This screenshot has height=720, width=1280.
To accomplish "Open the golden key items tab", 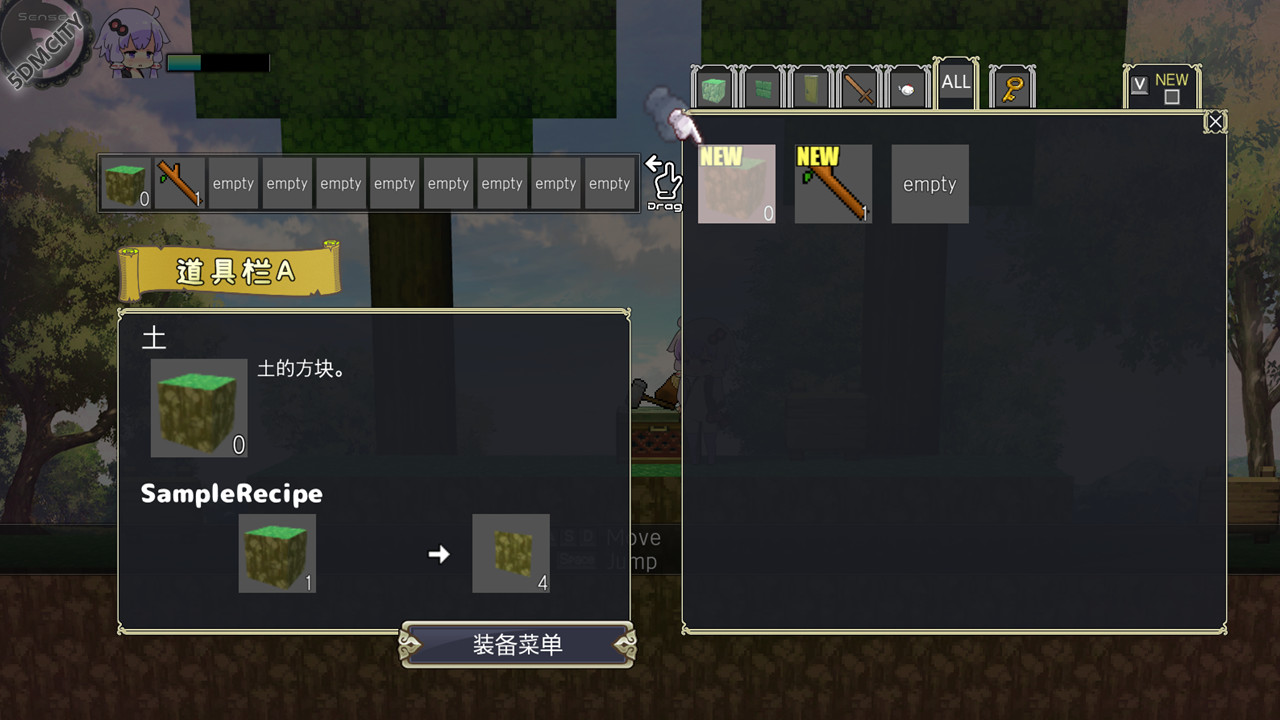I will click(x=1012, y=89).
